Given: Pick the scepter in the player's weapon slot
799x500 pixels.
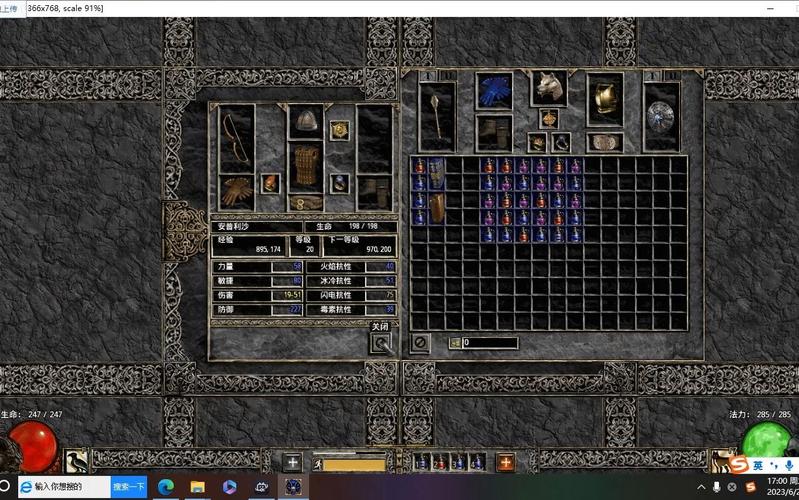Looking at the screenshot, I should click(x=437, y=116).
